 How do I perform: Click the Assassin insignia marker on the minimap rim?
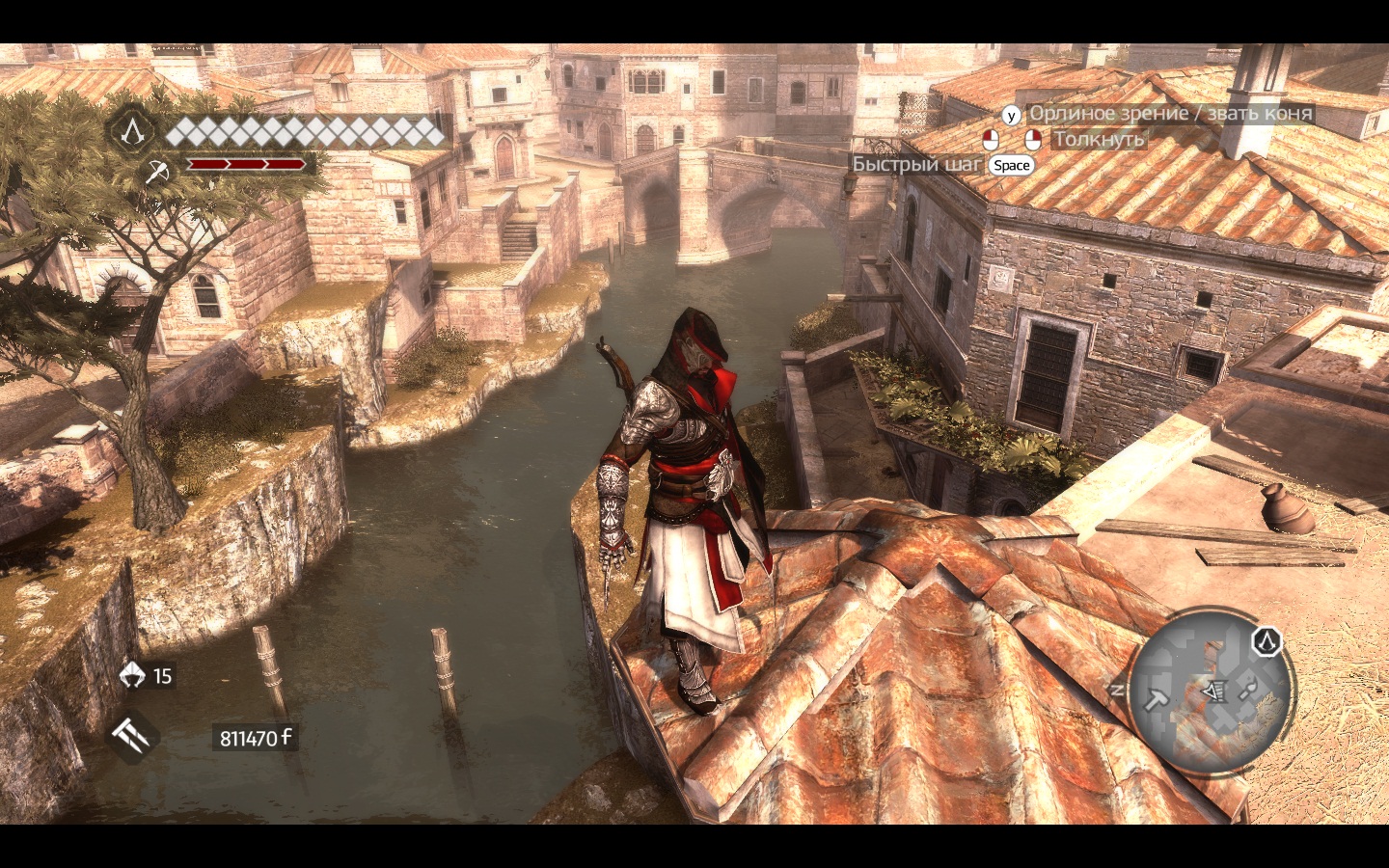tap(1266, 640)
